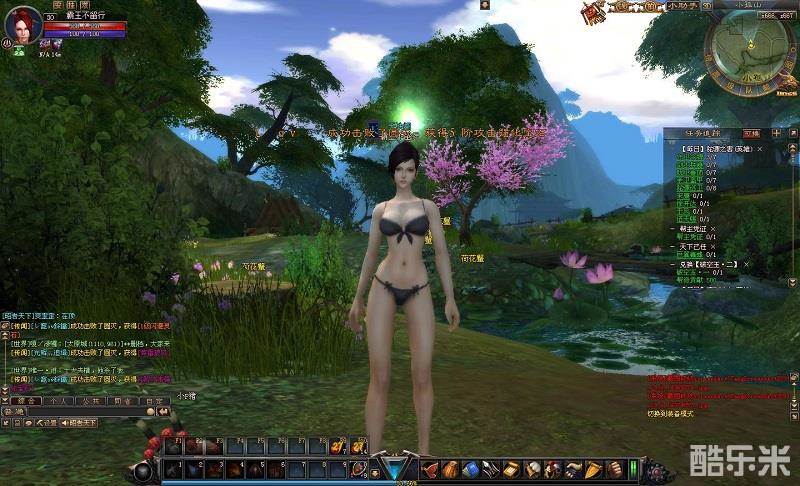Image resolution: width=800 pixels, height=486 pixels.
Task: Switch to the 综合 chat tab
Action: tap(27, 400)
